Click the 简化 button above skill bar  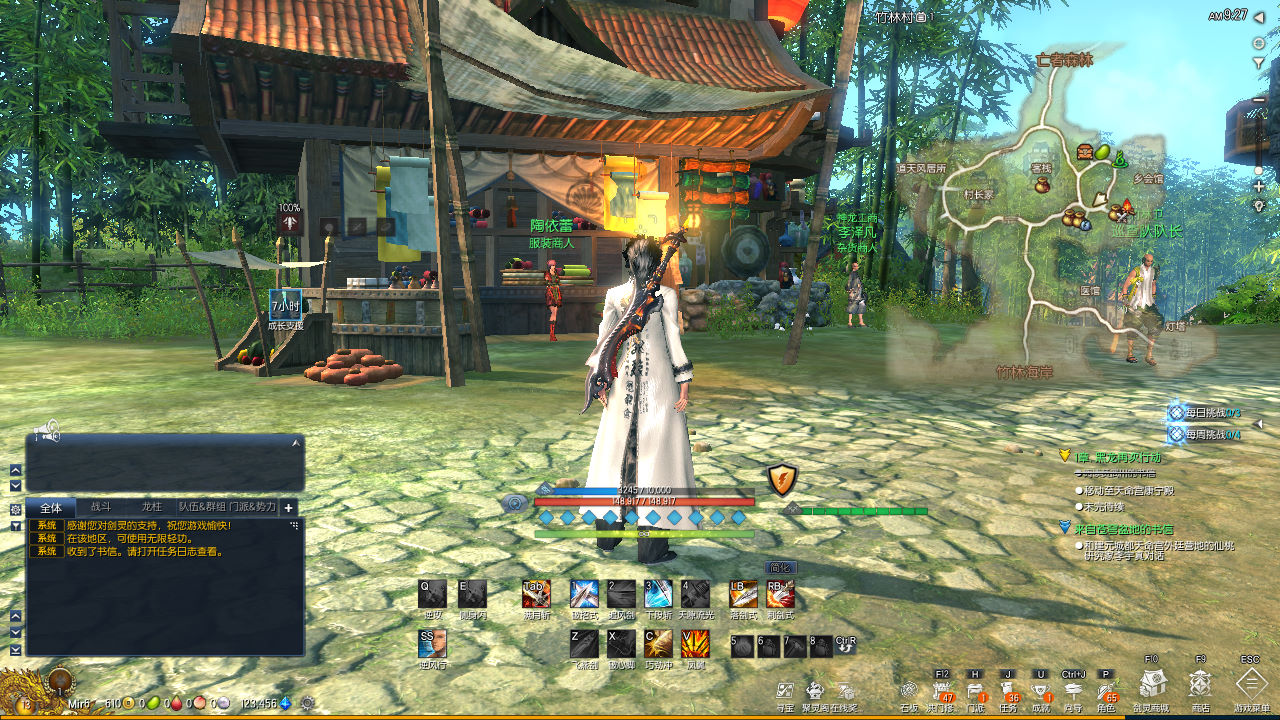click(780, 567)
